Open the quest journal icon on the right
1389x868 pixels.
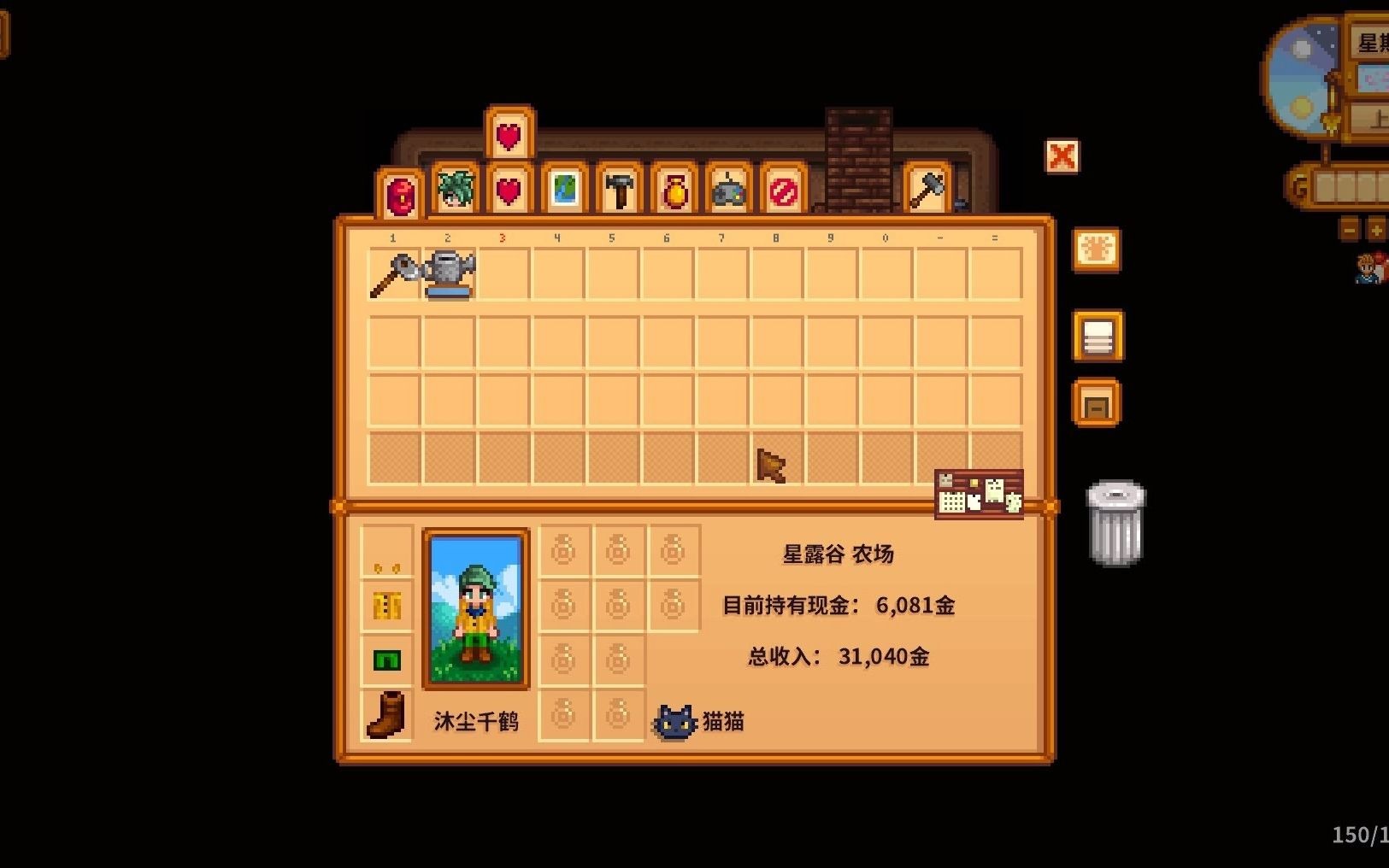[x=1097, y=253]
